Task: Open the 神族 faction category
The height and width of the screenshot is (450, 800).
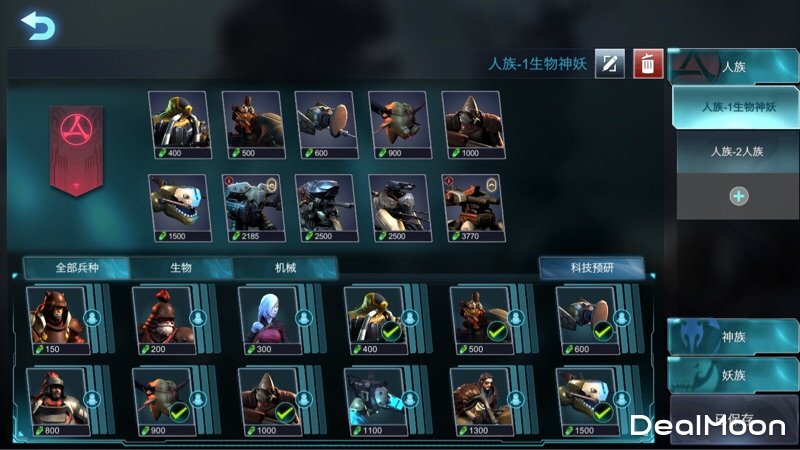Action: [734, 337]
